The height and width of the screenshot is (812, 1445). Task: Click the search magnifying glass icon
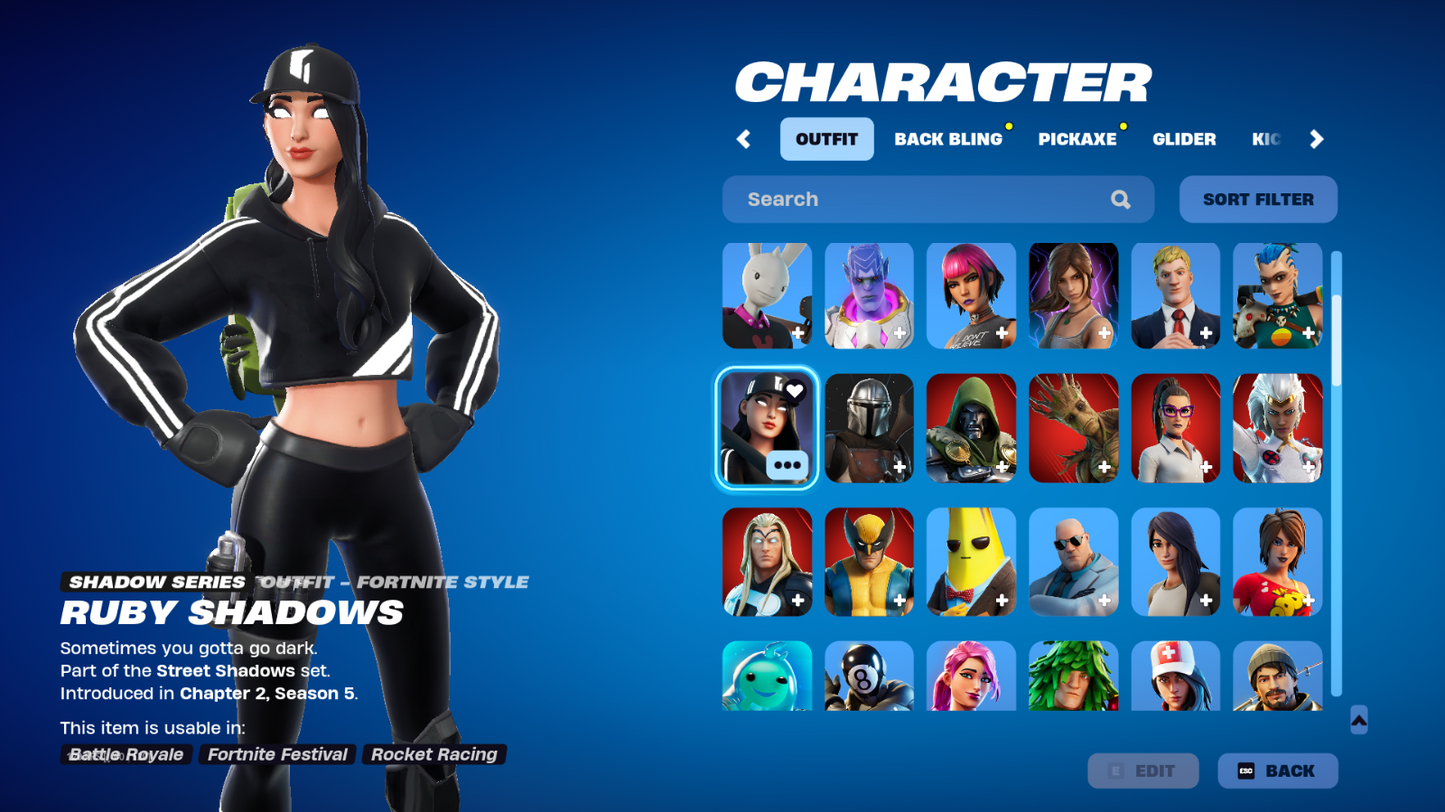[x=1119, y=199]
